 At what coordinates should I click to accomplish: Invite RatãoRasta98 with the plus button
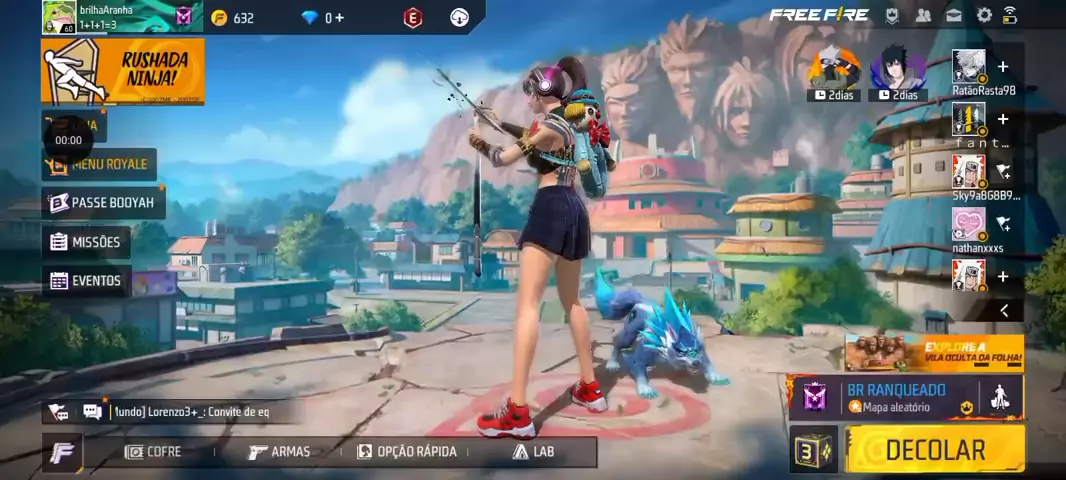(1003, 67)
